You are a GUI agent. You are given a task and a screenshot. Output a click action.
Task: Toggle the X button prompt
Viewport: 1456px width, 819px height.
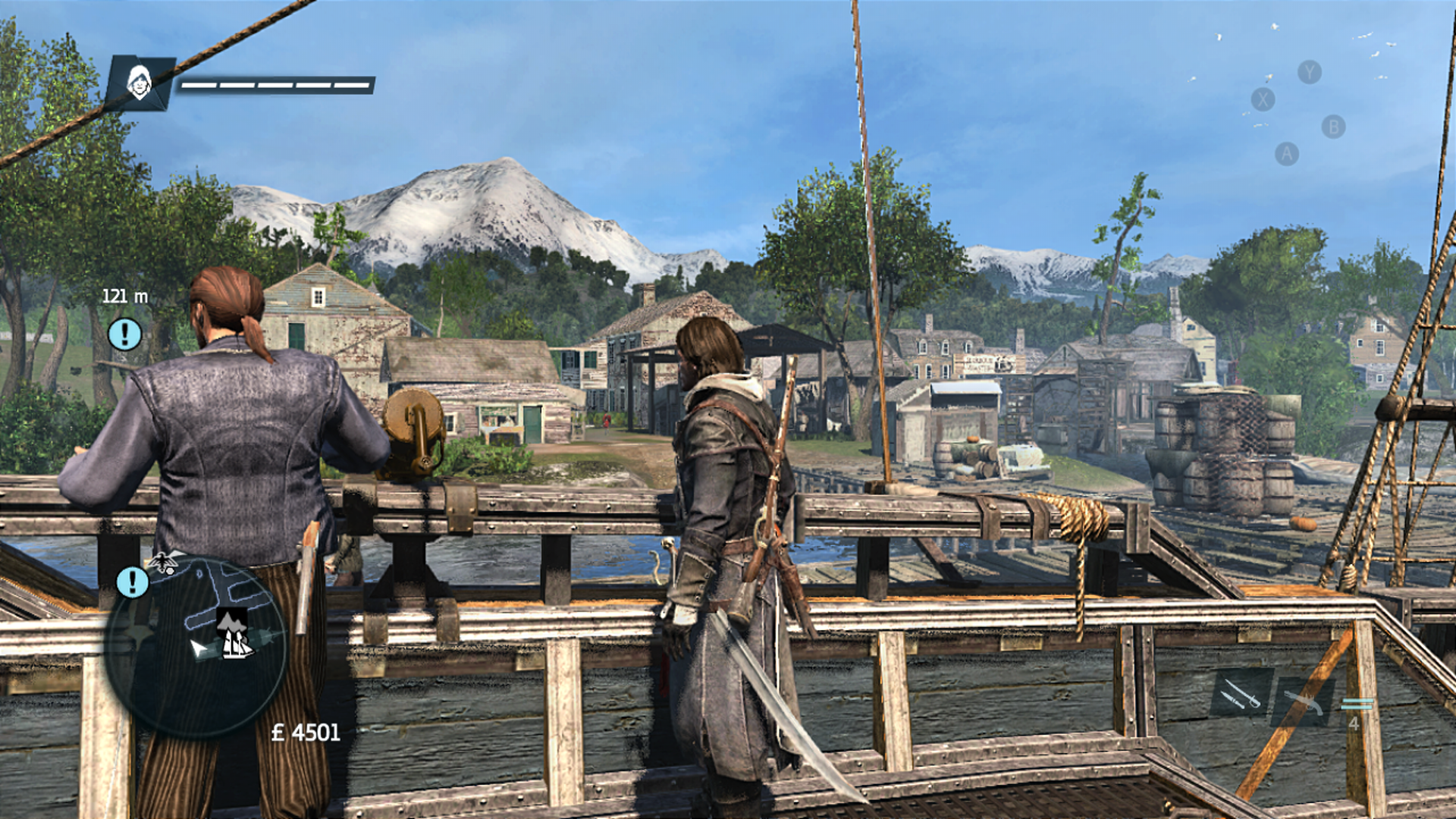1262,98
